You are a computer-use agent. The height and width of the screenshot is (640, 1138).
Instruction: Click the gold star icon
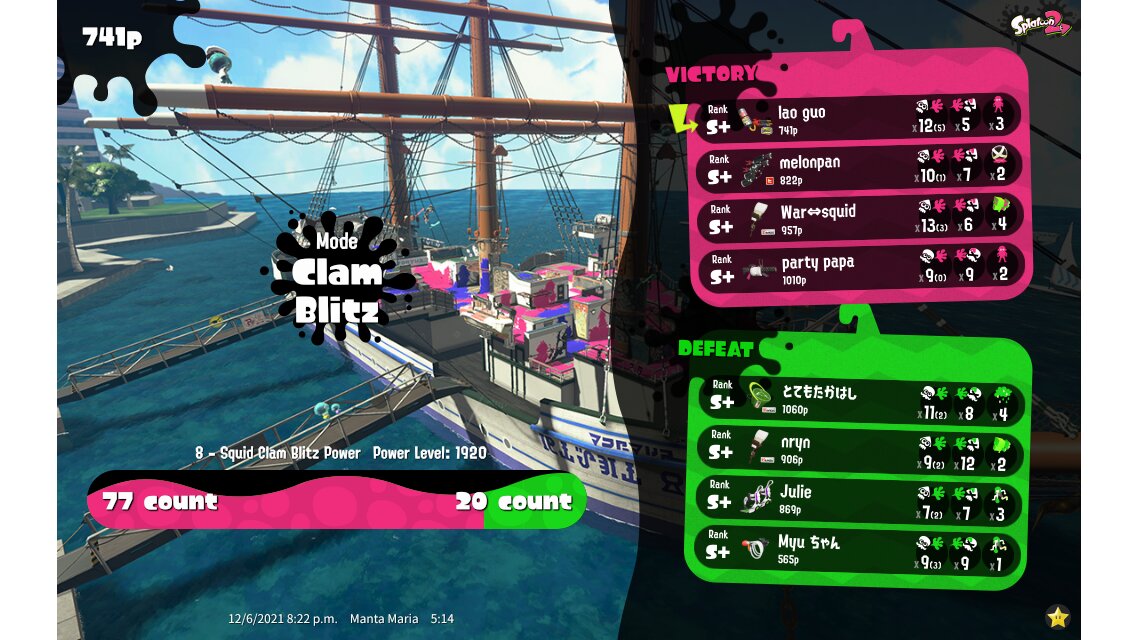1058,616
